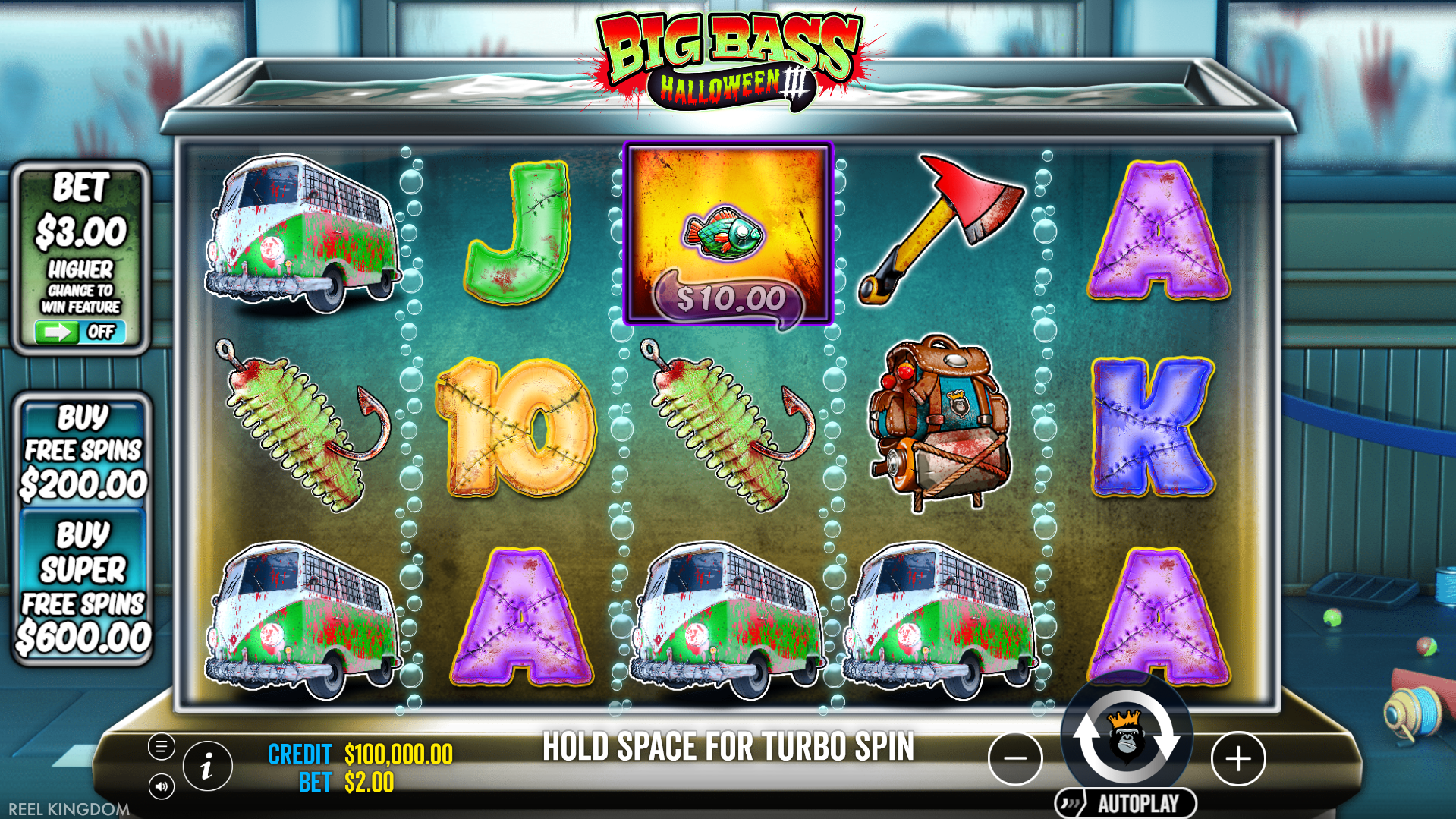
Task: Toggle the higher chance to win feature
Action: click(x=80, y=332)
